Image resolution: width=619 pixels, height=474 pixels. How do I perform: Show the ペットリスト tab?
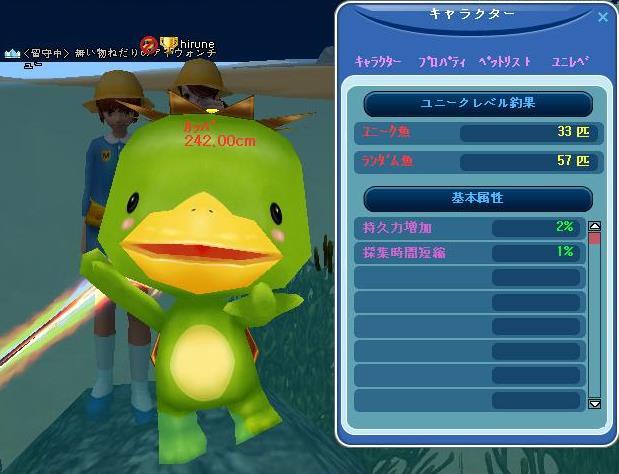pos(506,62)
